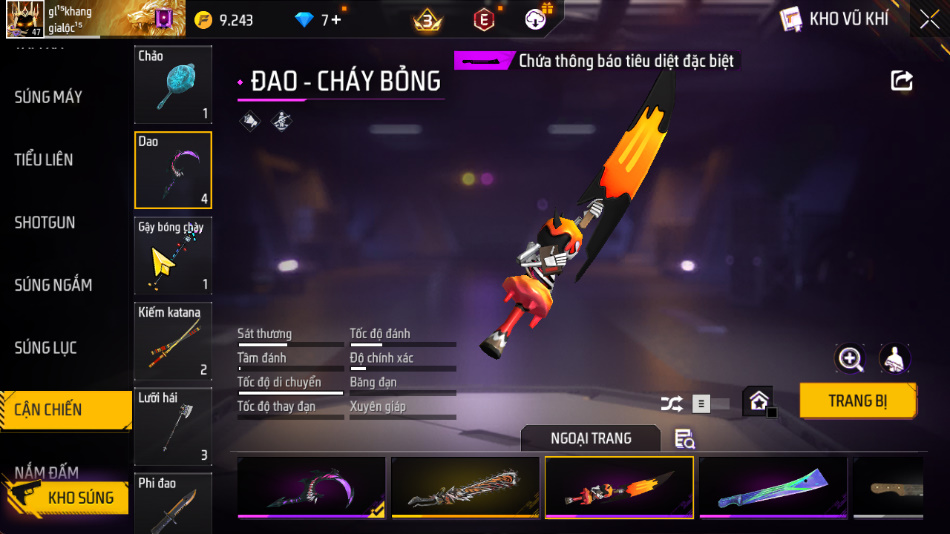The image size is (950, 534).
Task: Open the player profile avatar
Action: pyautogui.click(x=24, y=19)
